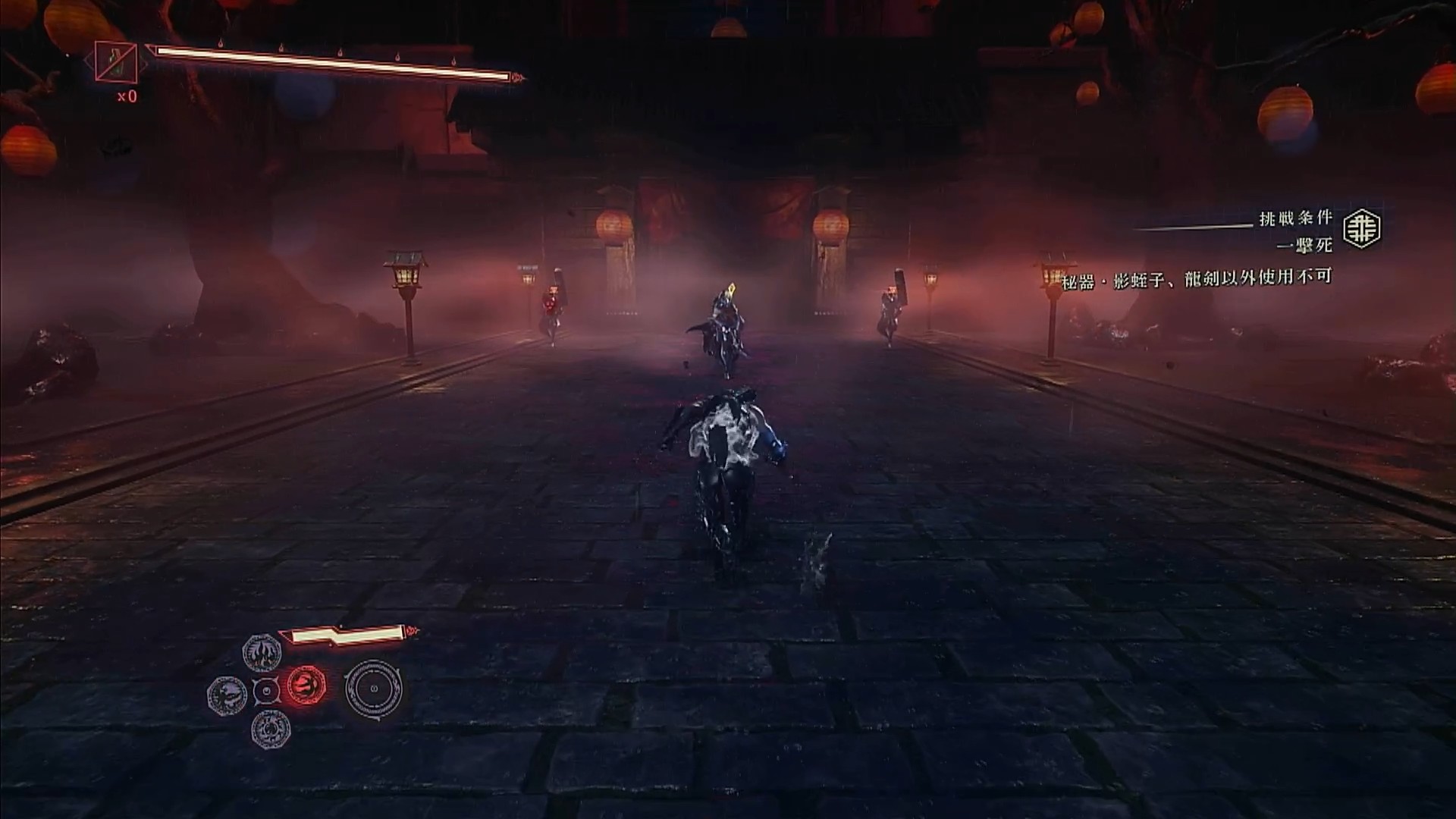The image size is (1456, 819).
Task: Open the hexagonal challenge conditions emblem
Action: click(1362, 229)
